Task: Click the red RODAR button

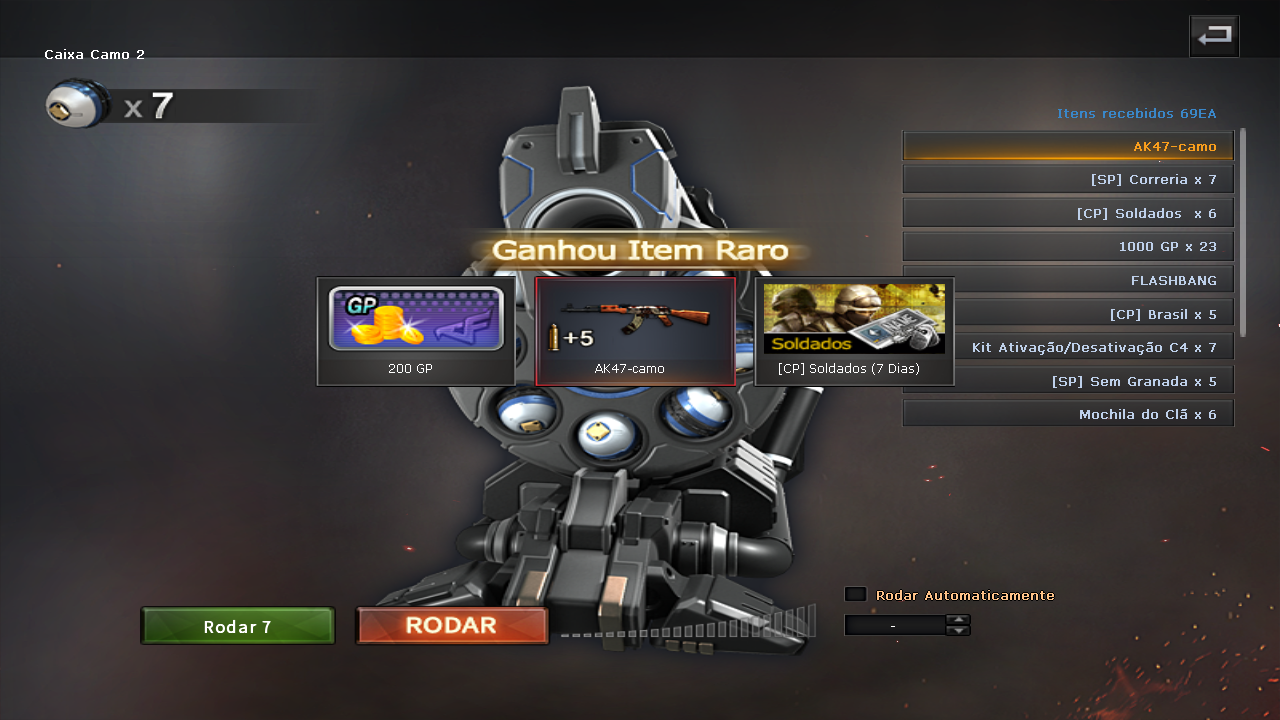Action: 452,626
